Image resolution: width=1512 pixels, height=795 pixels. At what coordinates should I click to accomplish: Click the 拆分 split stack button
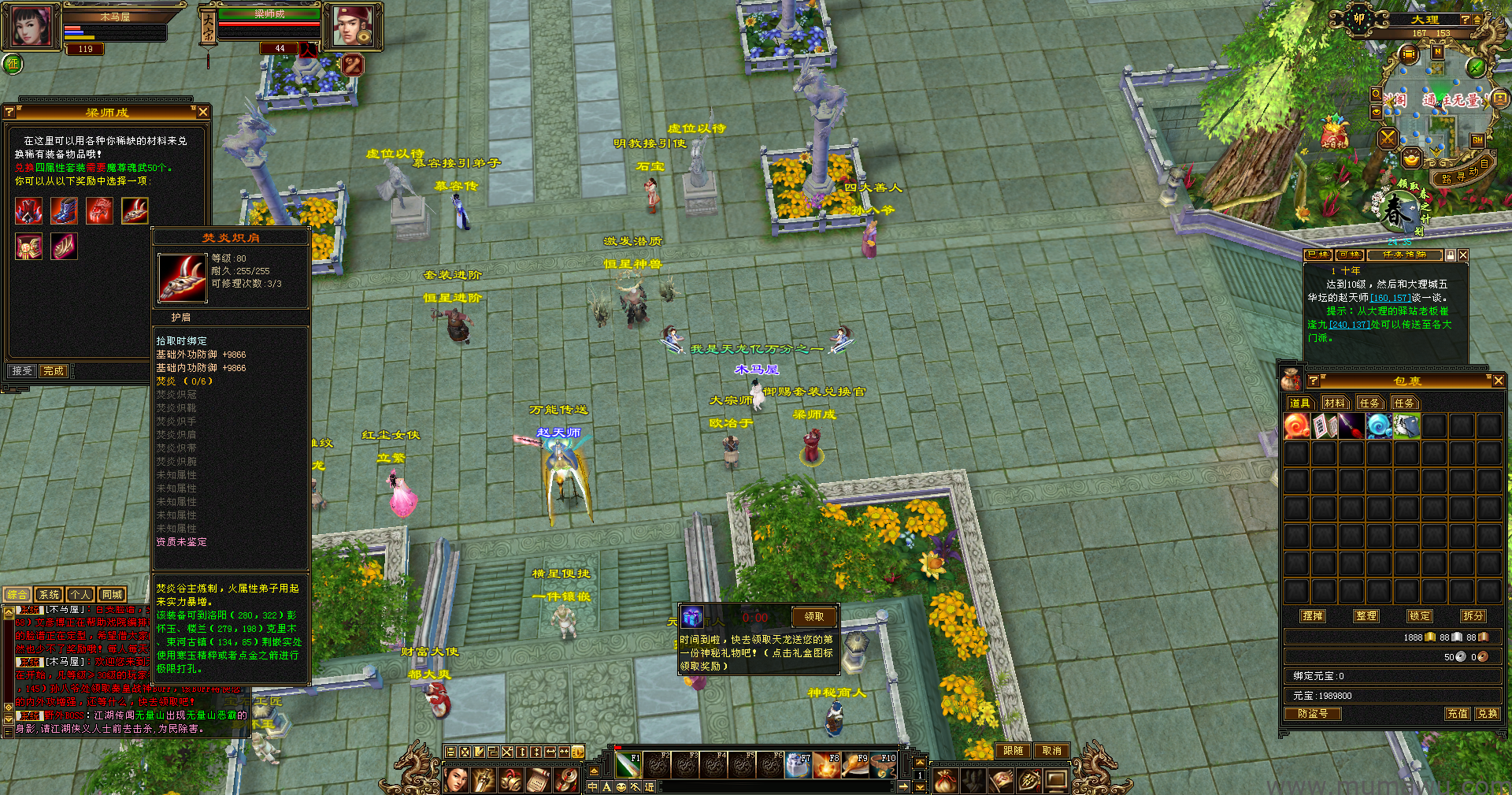click(x=1473, y=615)
